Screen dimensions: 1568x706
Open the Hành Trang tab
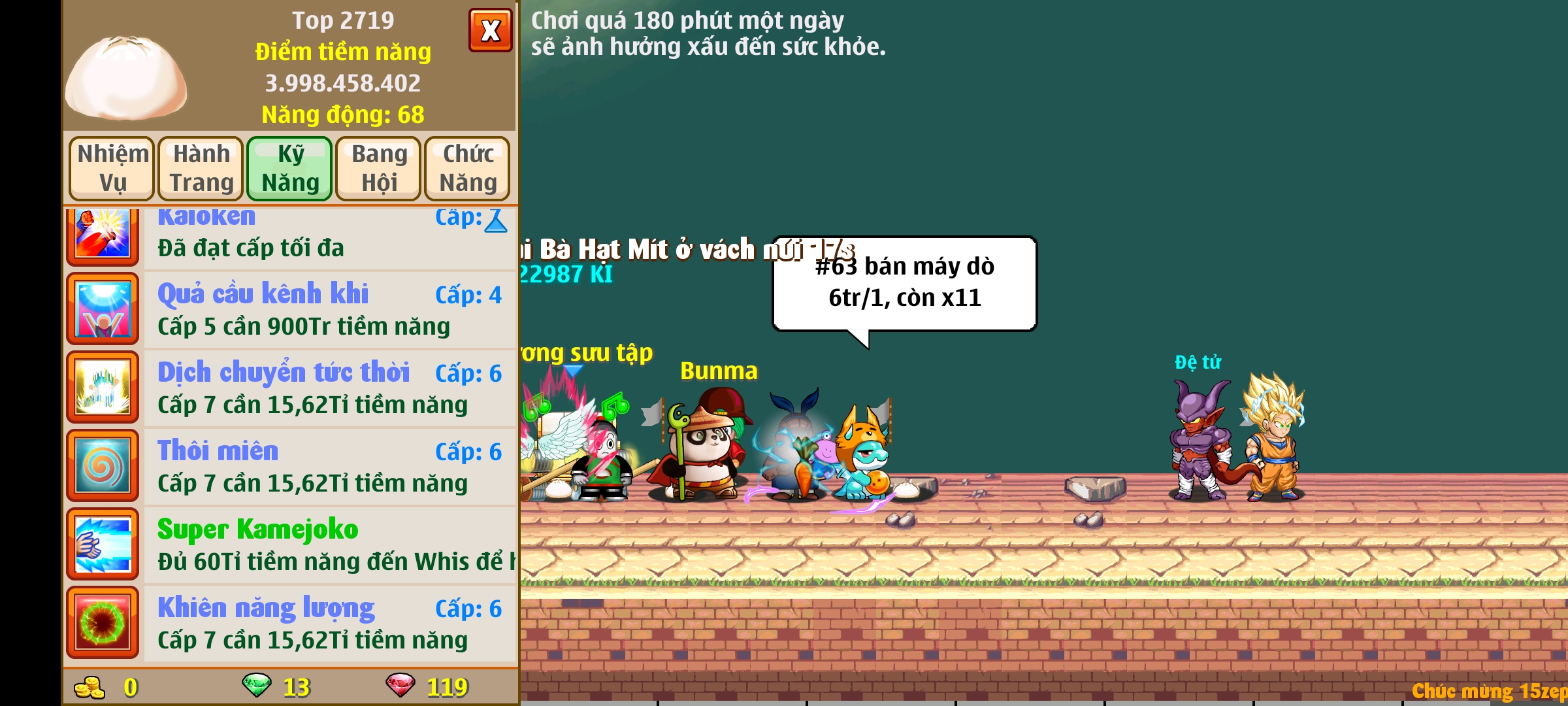click(201, 168)
